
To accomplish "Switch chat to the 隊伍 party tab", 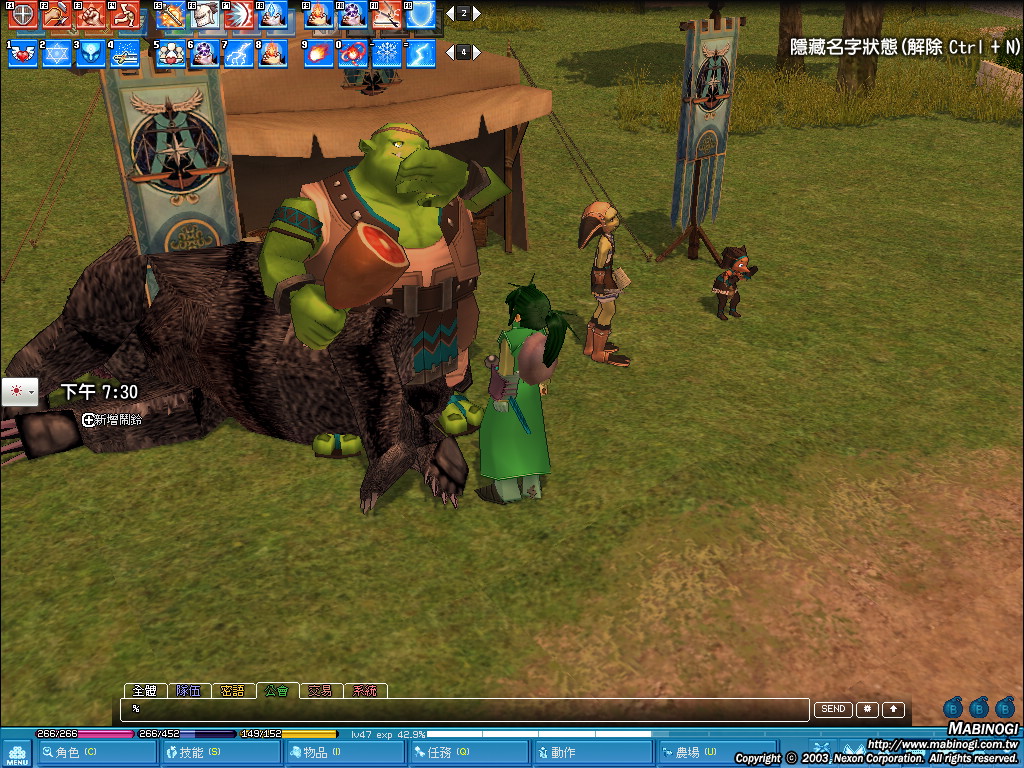I will click(189, 691).
